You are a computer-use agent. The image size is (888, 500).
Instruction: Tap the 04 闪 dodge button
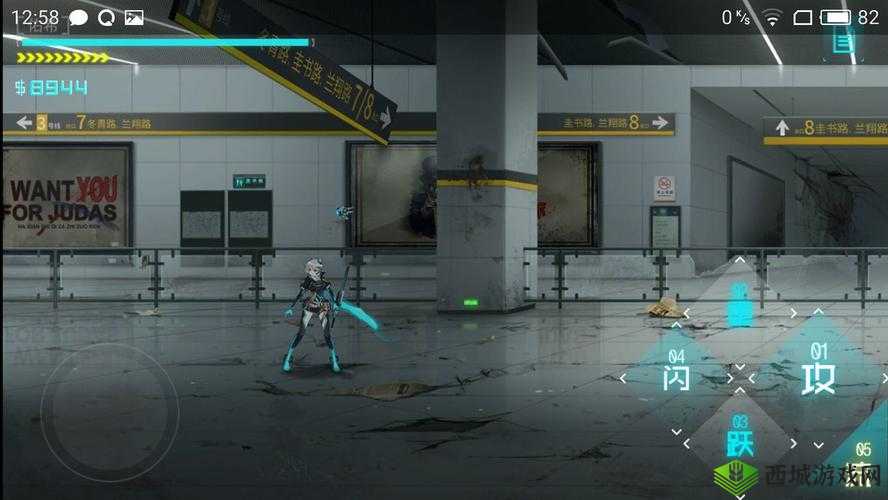click(x=677, y=374)
